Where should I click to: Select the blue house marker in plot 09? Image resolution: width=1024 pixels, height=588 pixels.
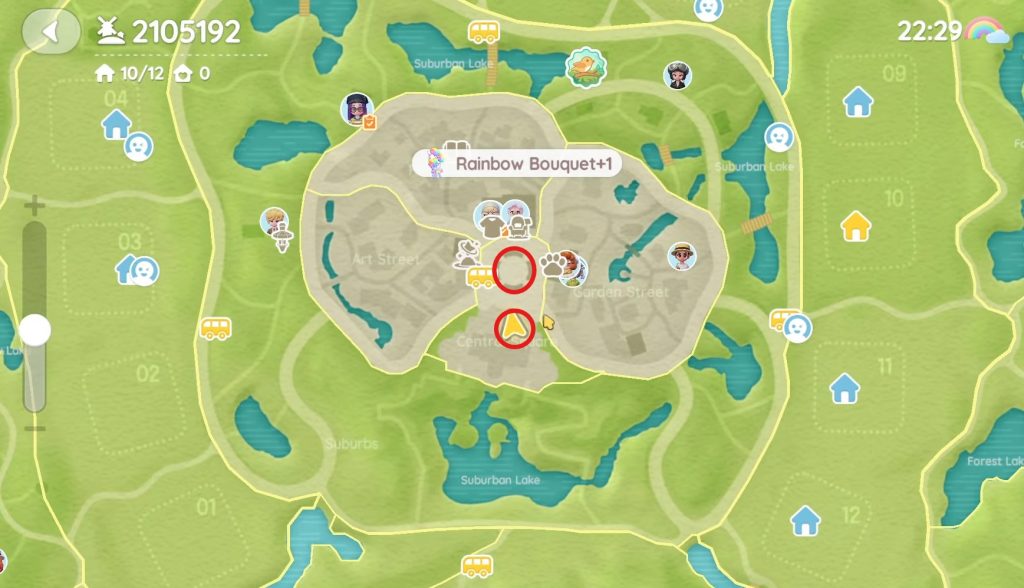tap(858, 101)
